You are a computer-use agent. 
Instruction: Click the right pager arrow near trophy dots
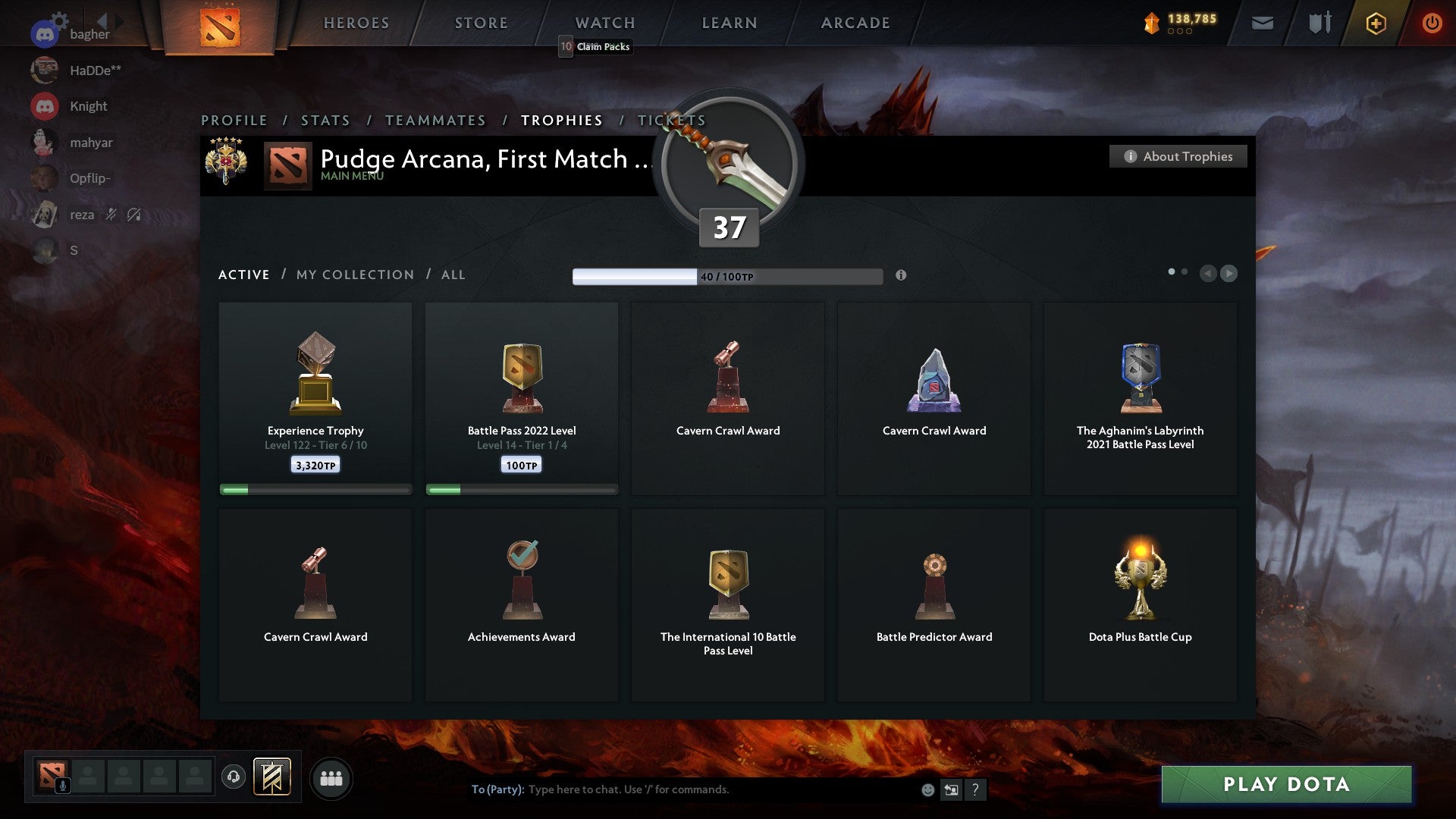point(1229,274)
